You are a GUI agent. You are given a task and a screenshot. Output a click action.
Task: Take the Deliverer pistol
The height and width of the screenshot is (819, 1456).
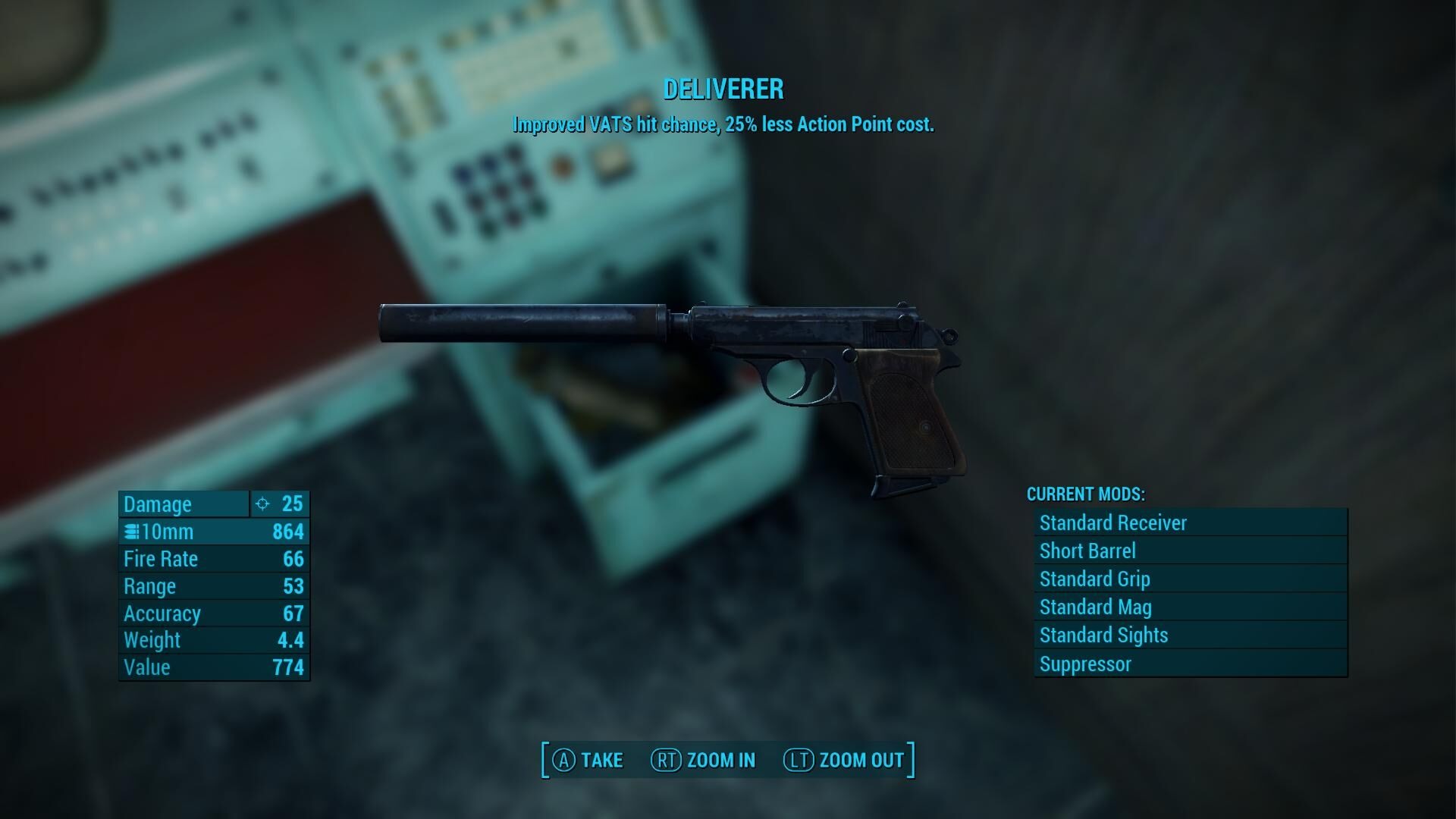point(588,760)
